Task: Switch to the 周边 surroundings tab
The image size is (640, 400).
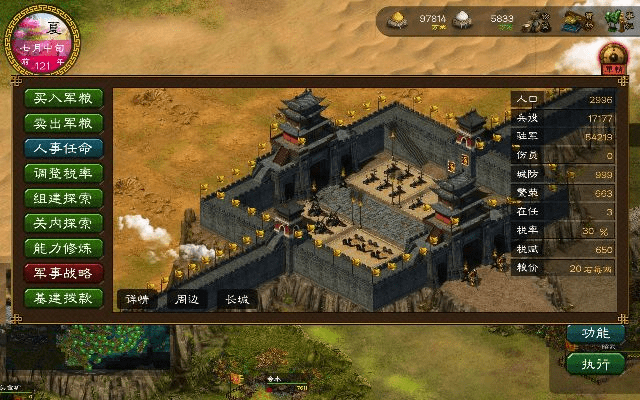Action: pyautogui.click(x=187, y=298)
